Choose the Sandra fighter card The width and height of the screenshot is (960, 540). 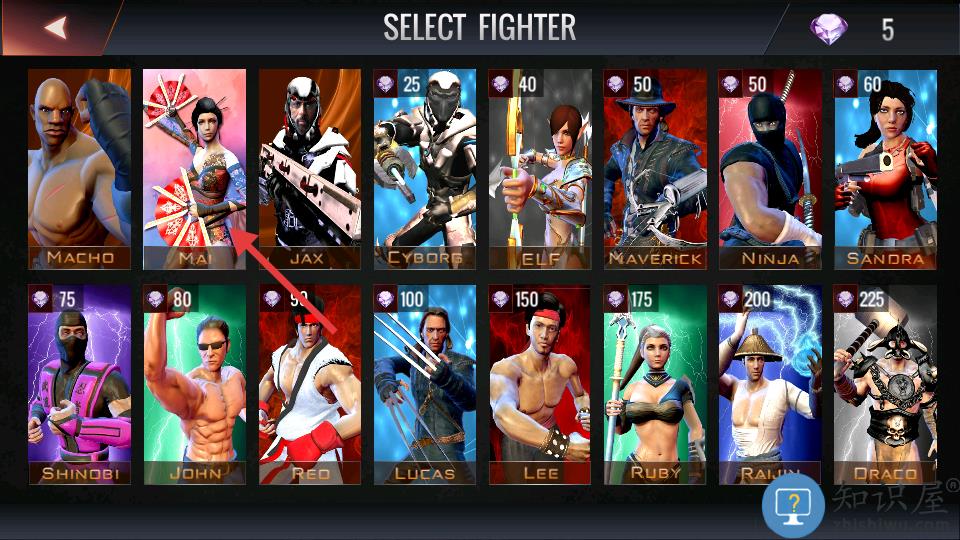[886, 168]
